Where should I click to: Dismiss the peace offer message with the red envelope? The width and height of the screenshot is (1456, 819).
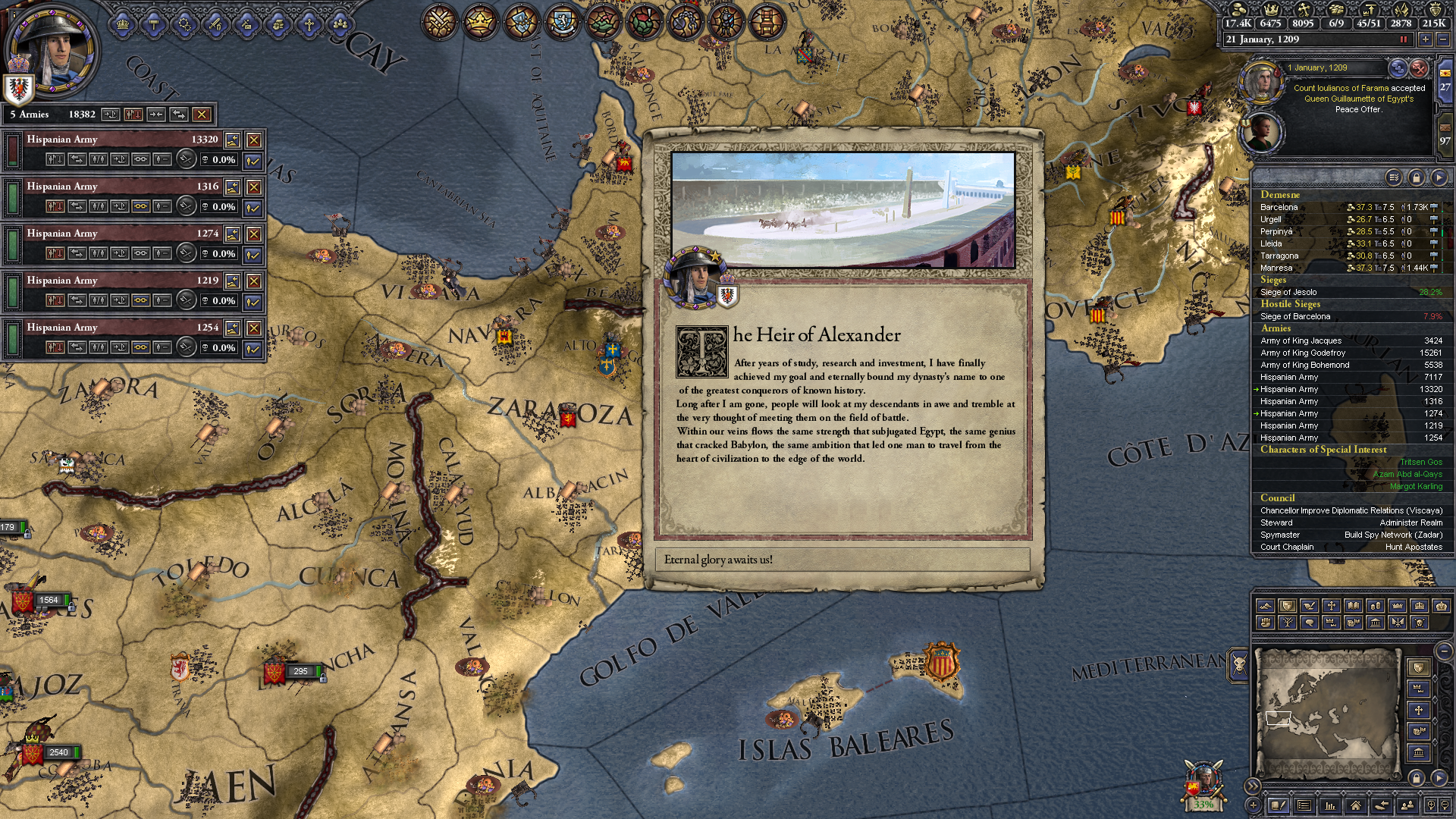[1419, 68]
